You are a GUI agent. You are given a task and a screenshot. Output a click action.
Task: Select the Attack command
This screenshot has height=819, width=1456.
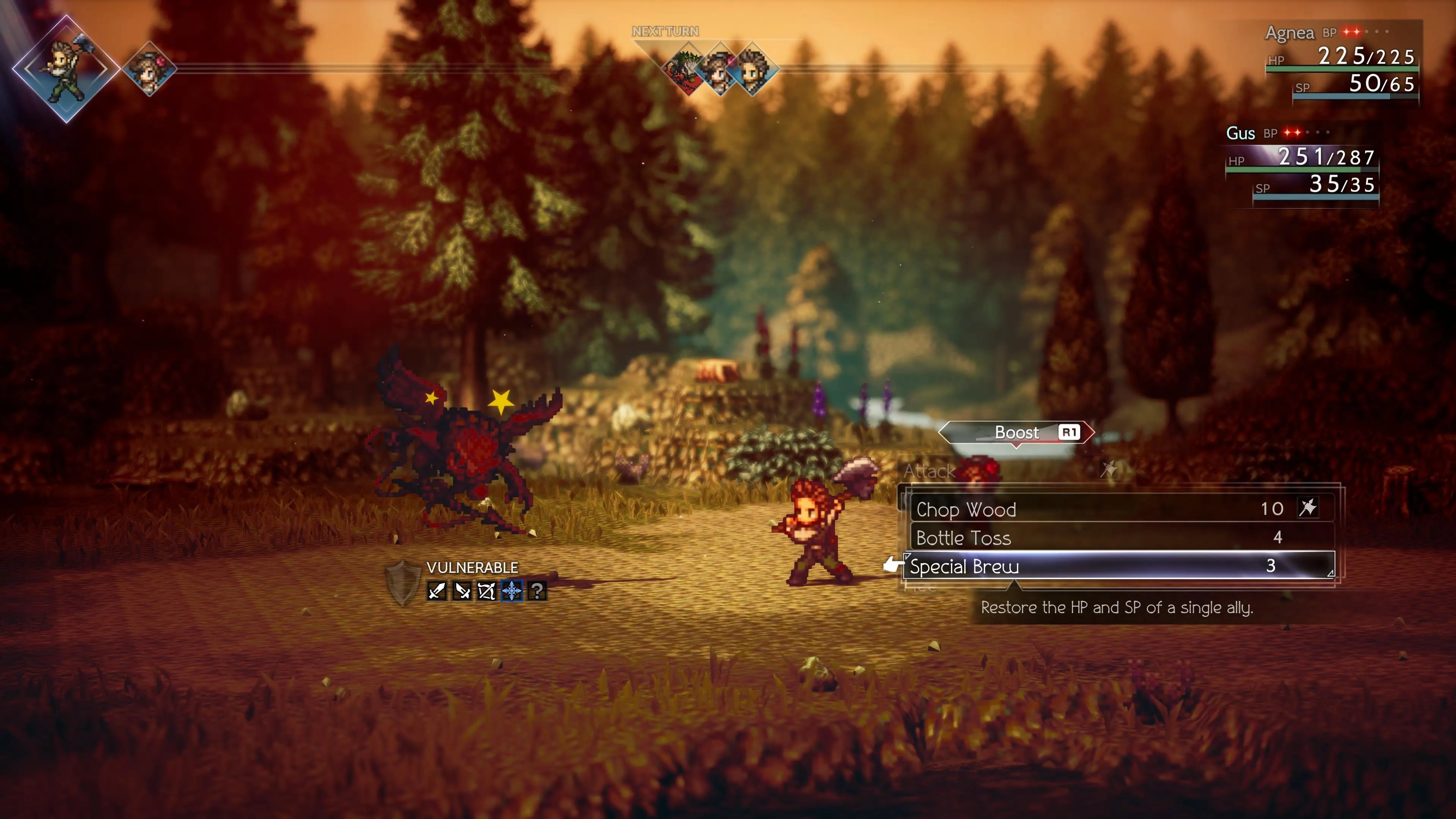coord(930,471)
